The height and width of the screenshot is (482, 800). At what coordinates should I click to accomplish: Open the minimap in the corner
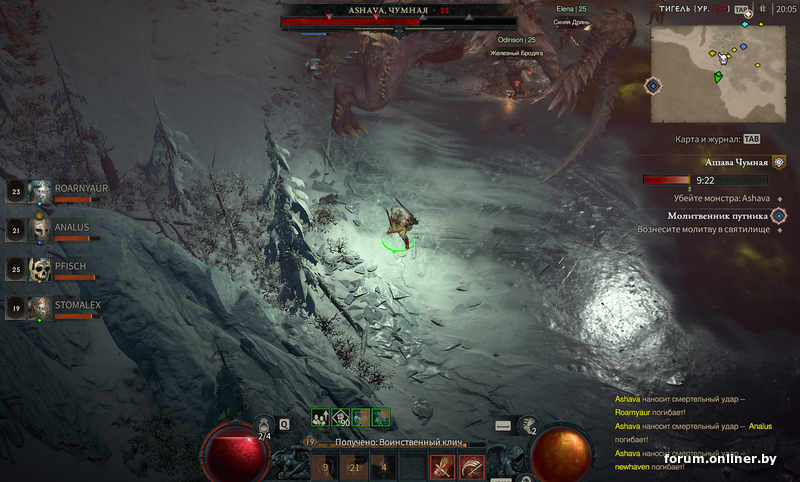pos(717,73)
